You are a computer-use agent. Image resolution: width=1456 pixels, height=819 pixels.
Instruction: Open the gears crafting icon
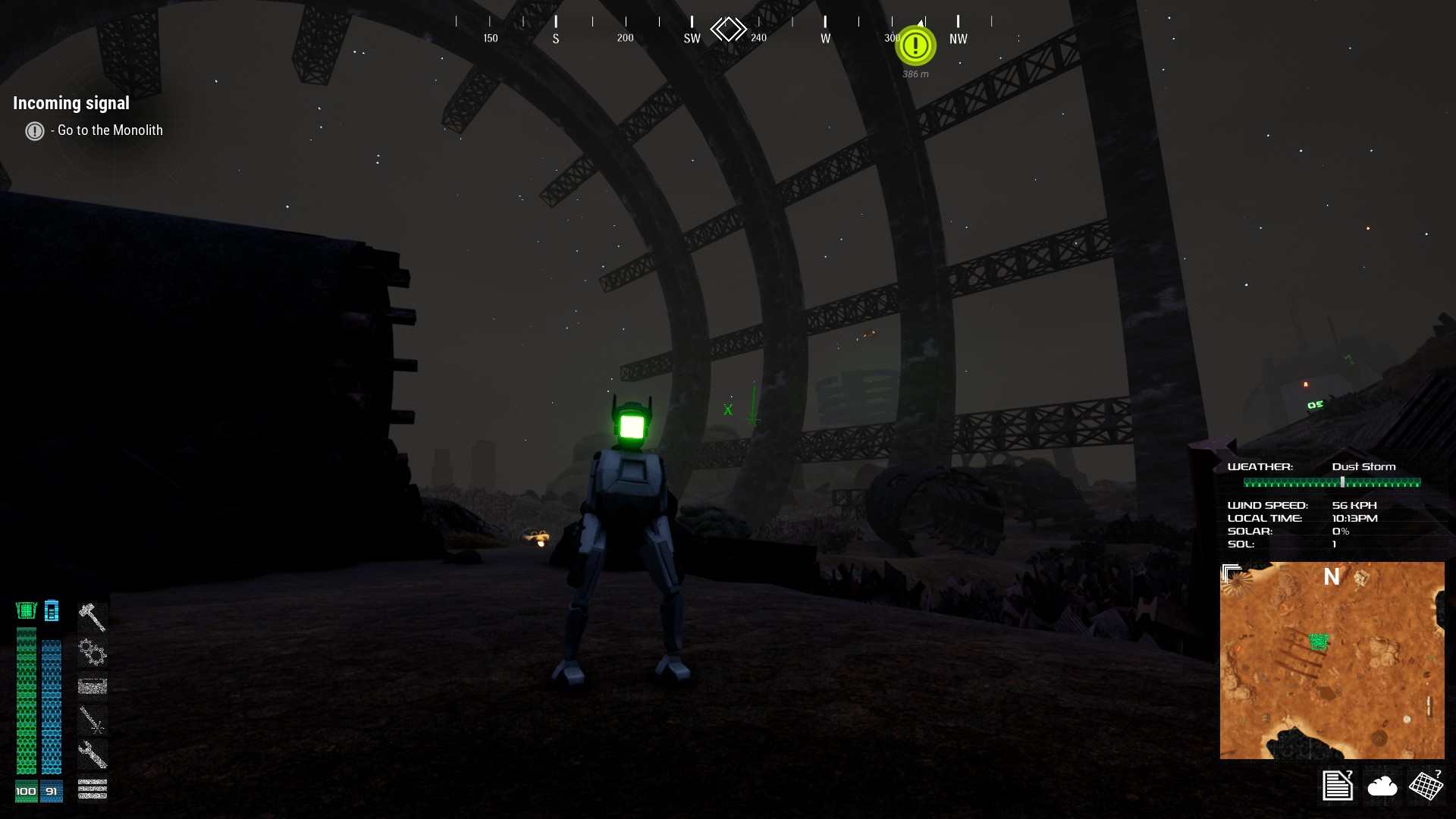(x=93, y=652)
